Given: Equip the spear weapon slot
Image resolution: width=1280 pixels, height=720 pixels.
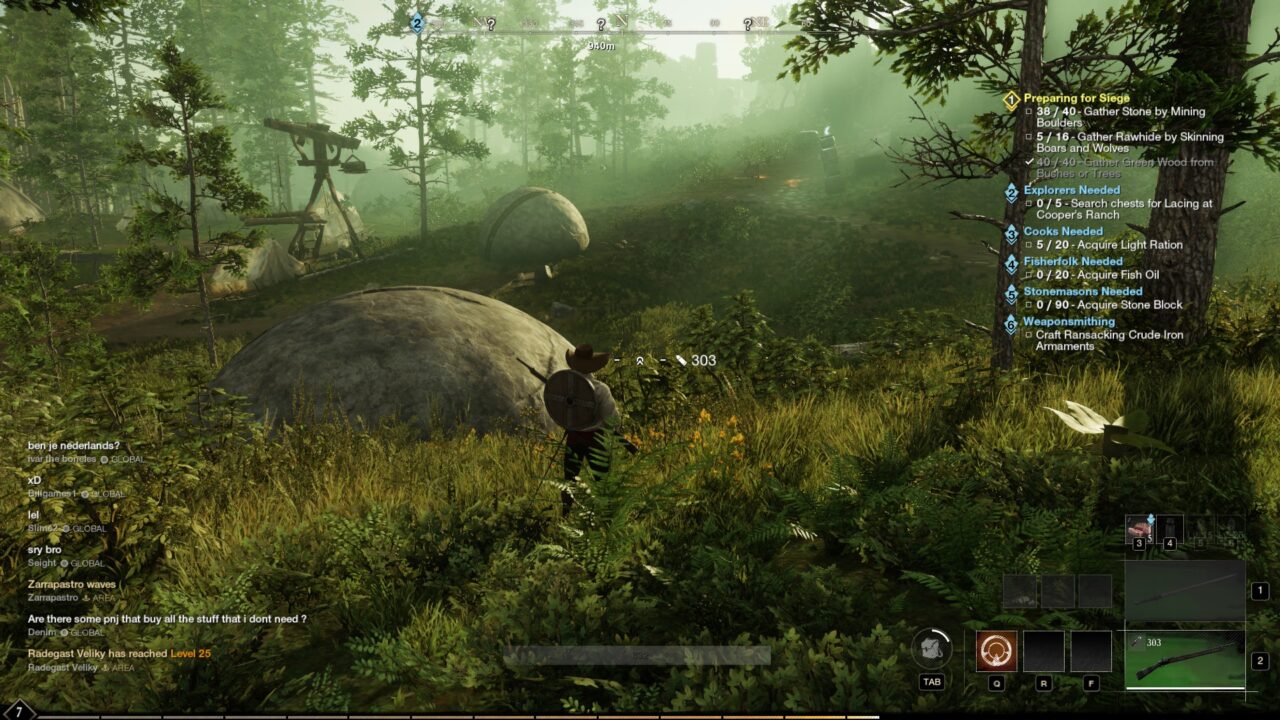Looking at the screenshot, I should (1185, 591).
